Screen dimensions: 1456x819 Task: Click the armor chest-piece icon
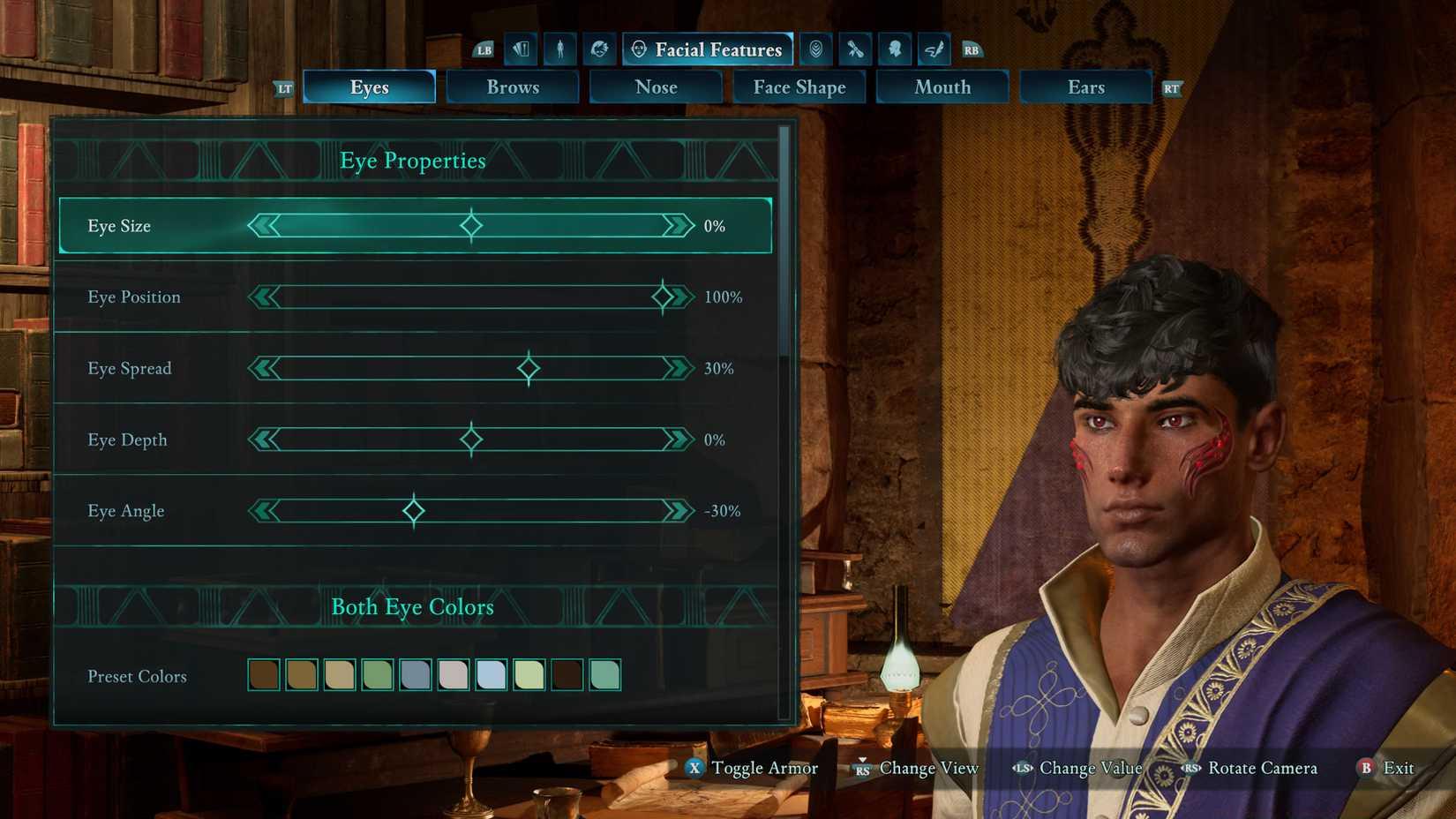coord(815,49)
